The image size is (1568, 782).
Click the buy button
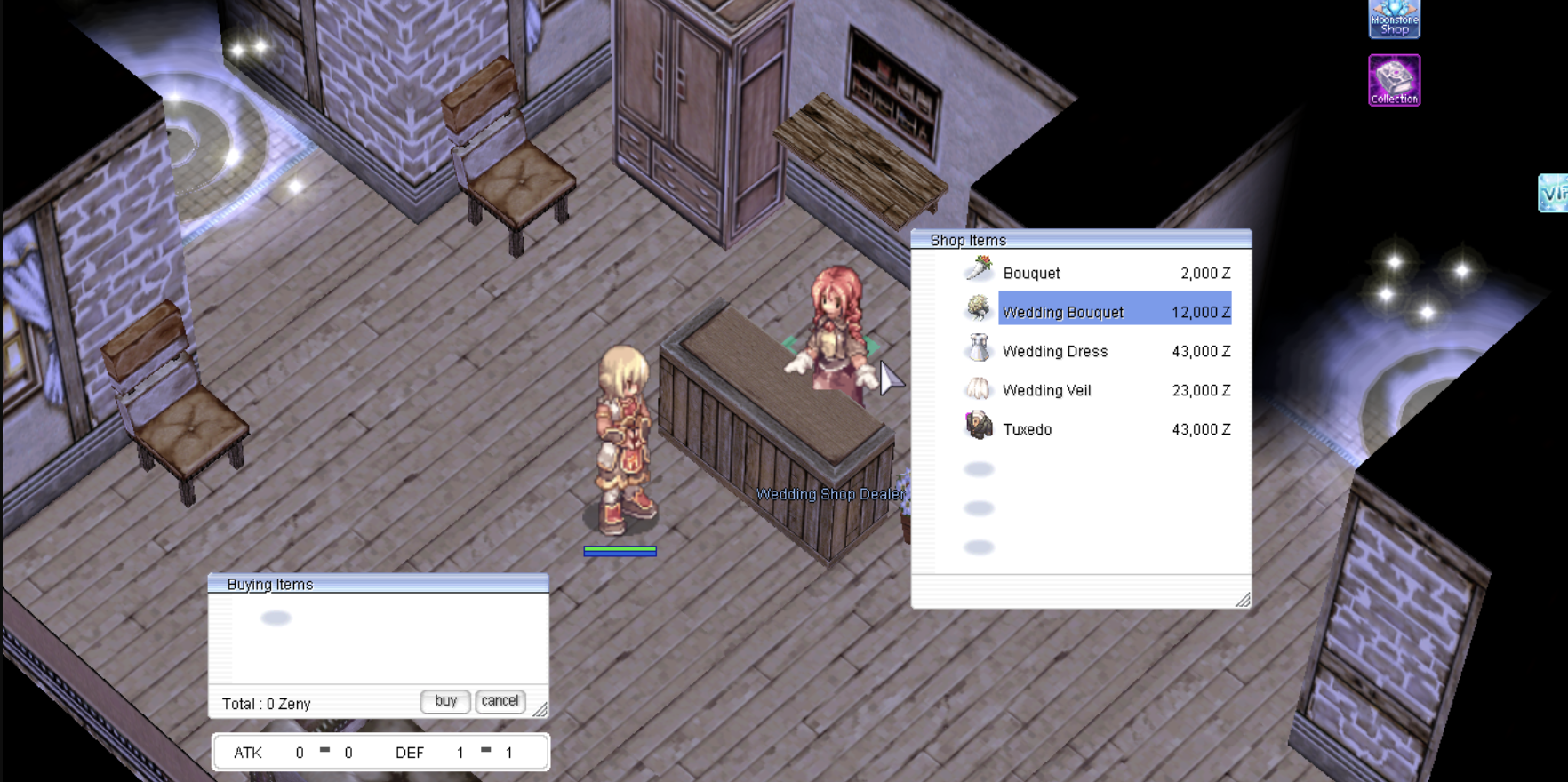tap(445, 701)
